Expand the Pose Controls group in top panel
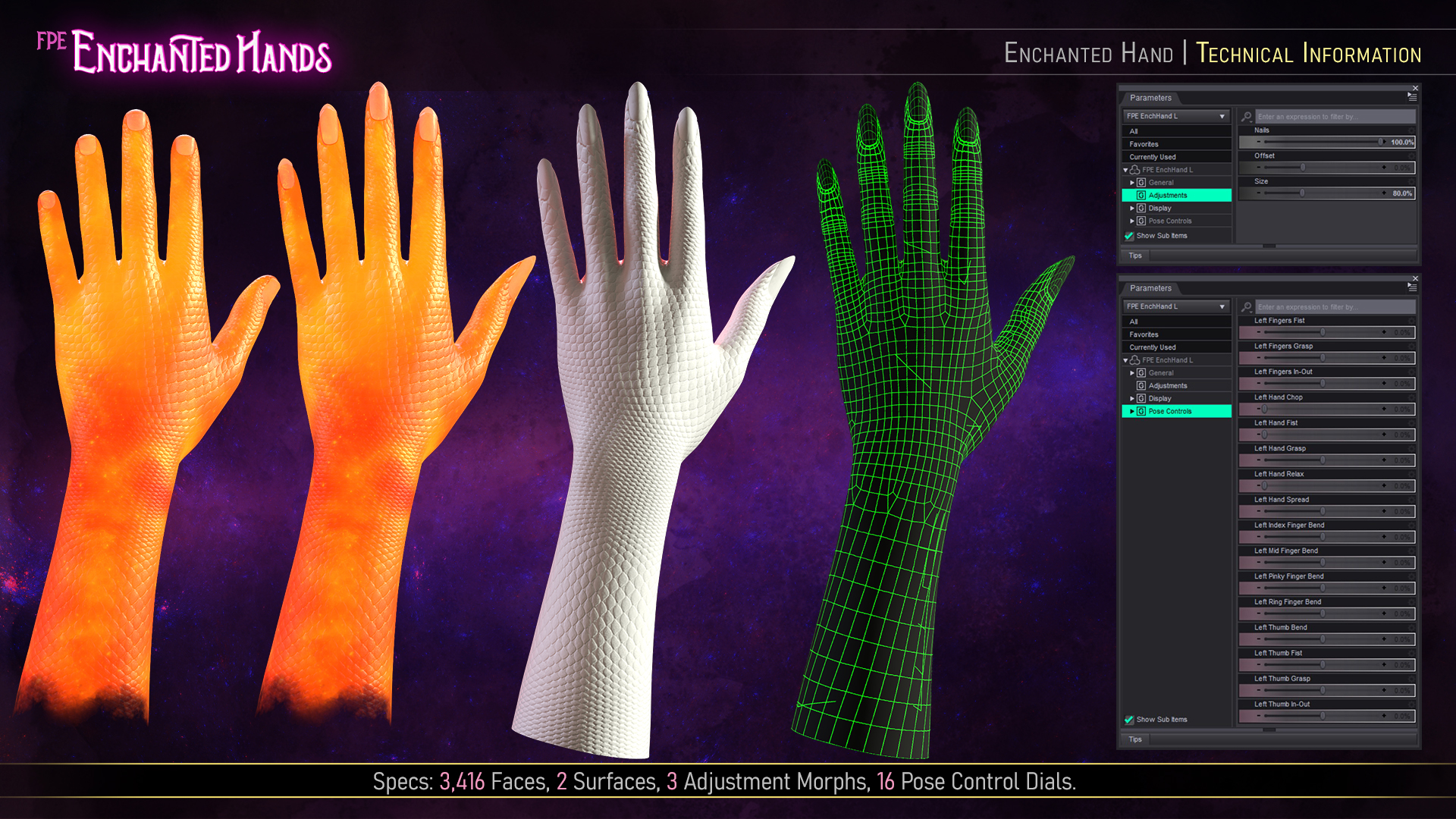The width and height of the screenshot is (1456, 819). coord(1132,221)
